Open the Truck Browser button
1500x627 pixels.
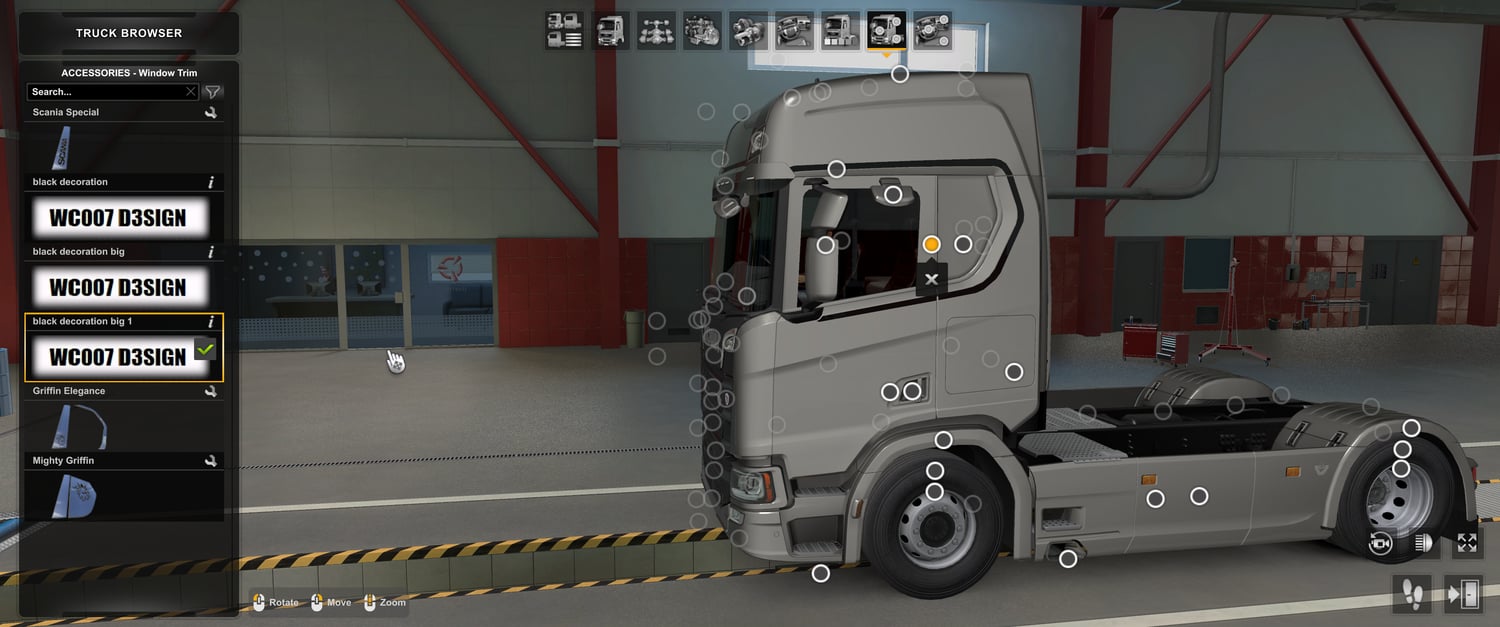pos(129,33)
